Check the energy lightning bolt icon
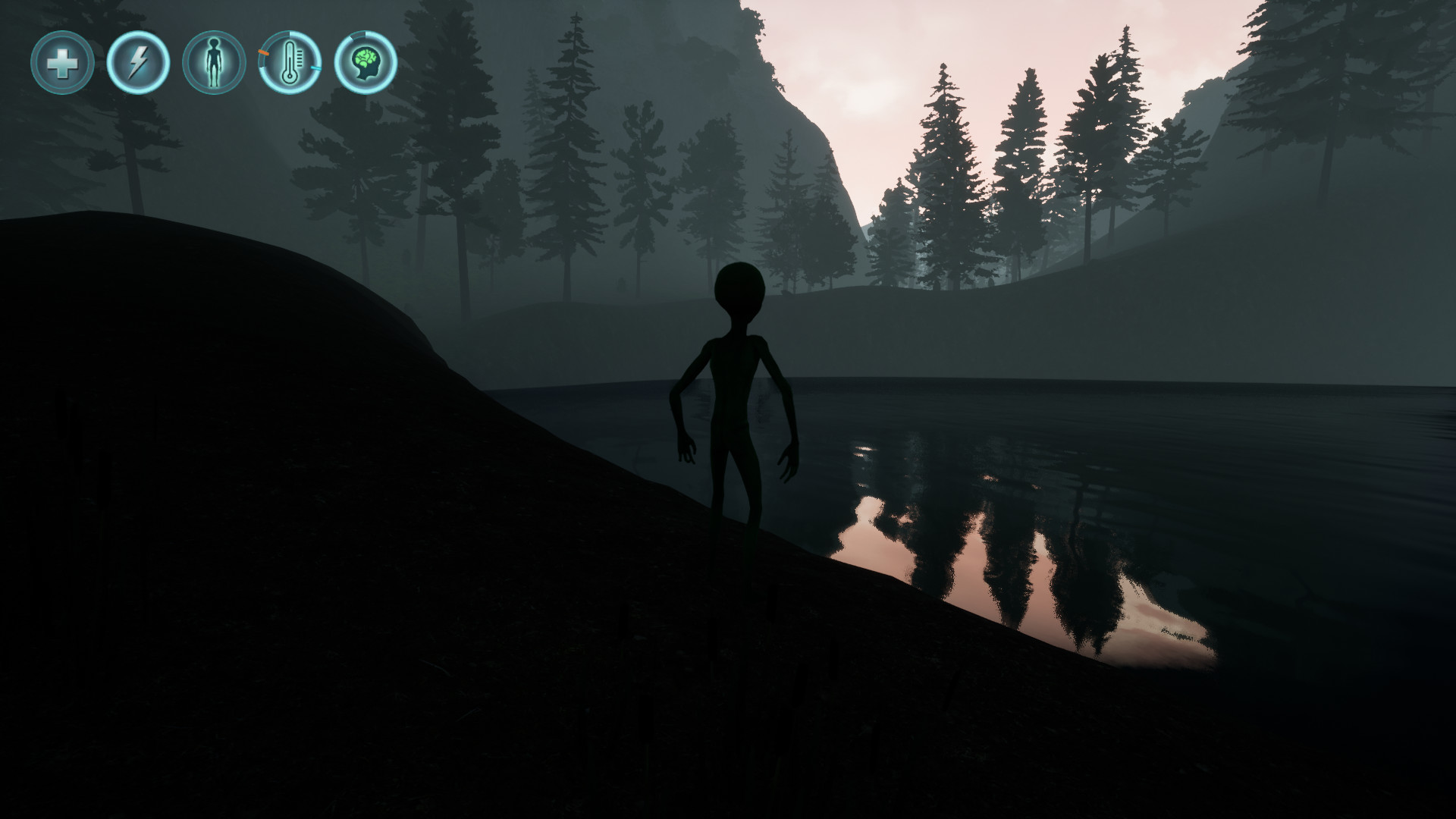 (x=137, y=64)
